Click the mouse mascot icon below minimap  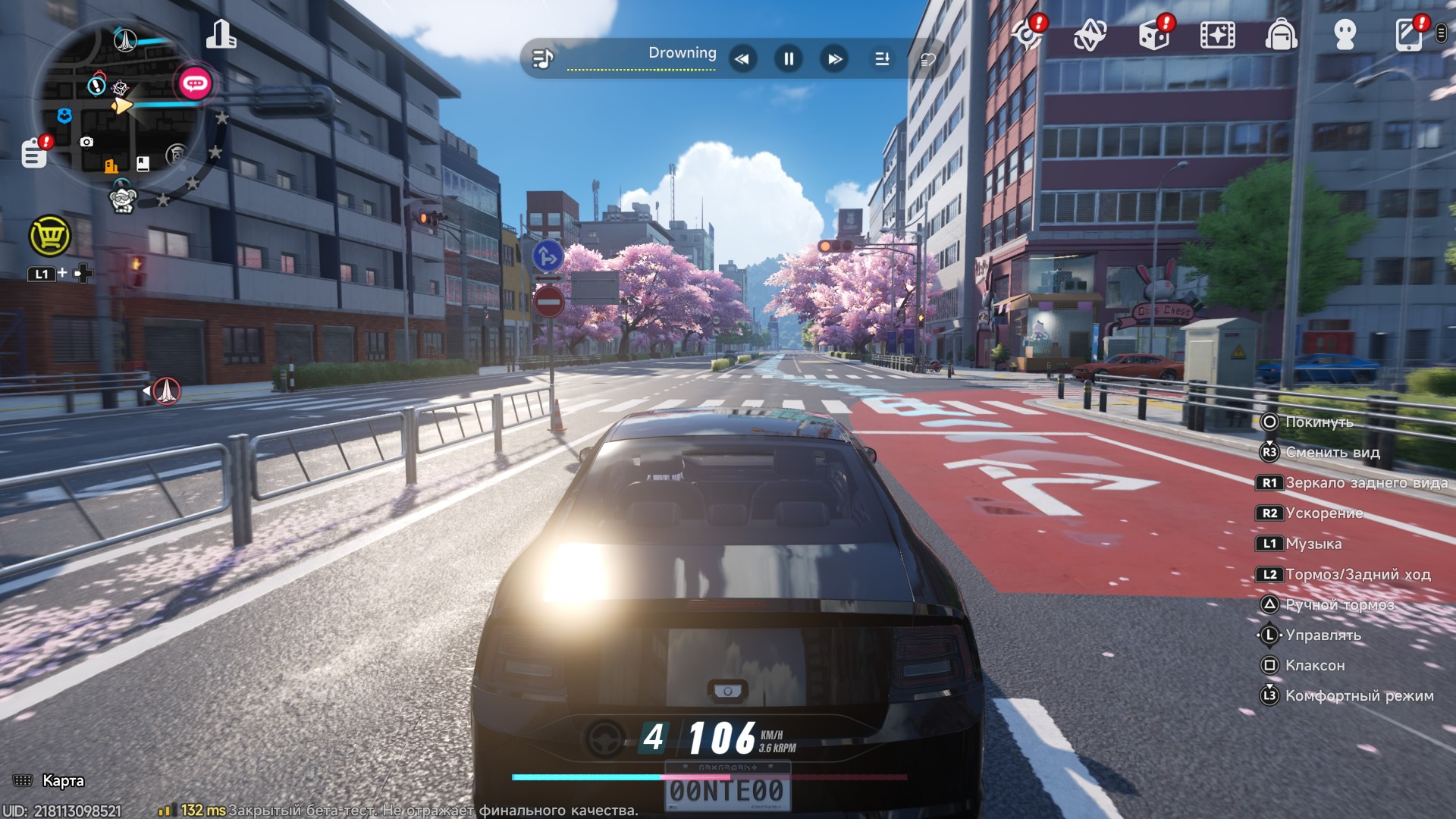(x=122, y=199)
